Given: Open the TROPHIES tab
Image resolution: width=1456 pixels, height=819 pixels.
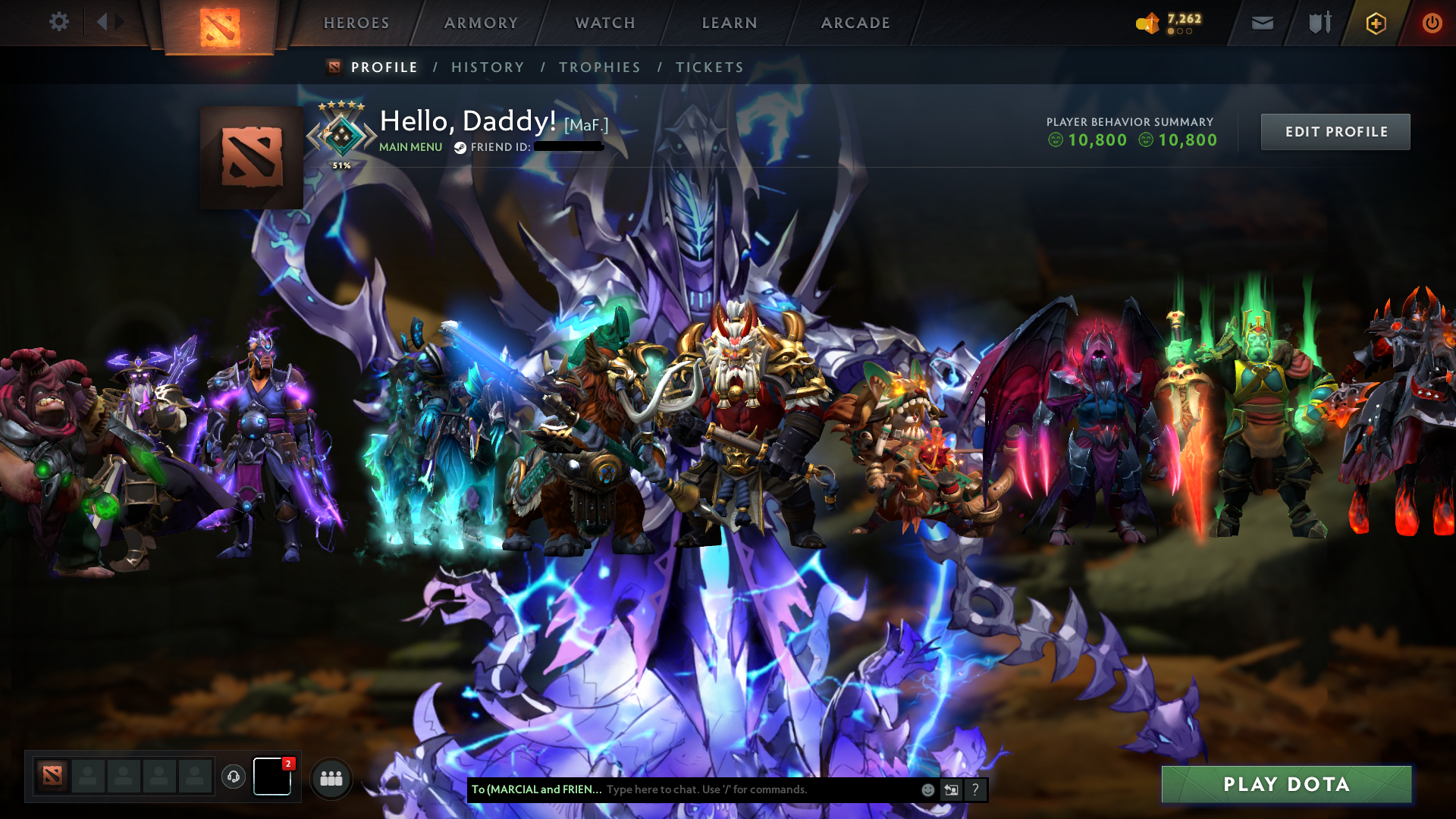Looking at the screenshot, I should tap(600, 67).
